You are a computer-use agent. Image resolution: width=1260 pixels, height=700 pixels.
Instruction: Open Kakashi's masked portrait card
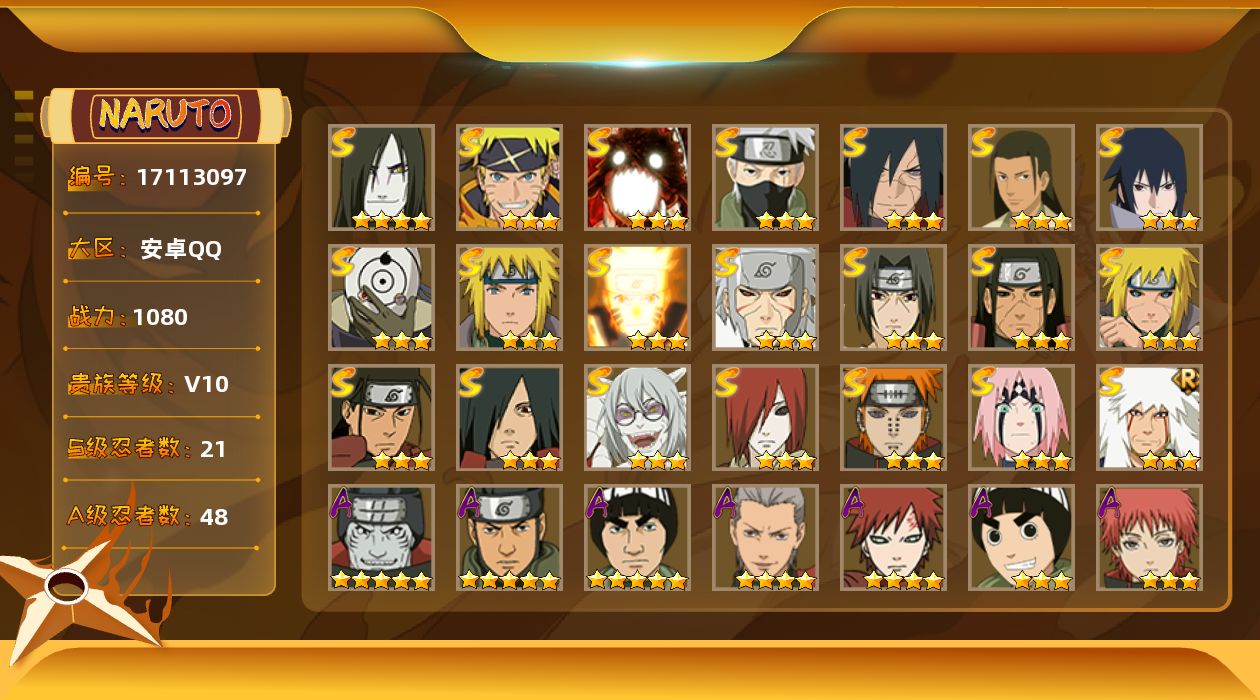[x=765, y=177]
